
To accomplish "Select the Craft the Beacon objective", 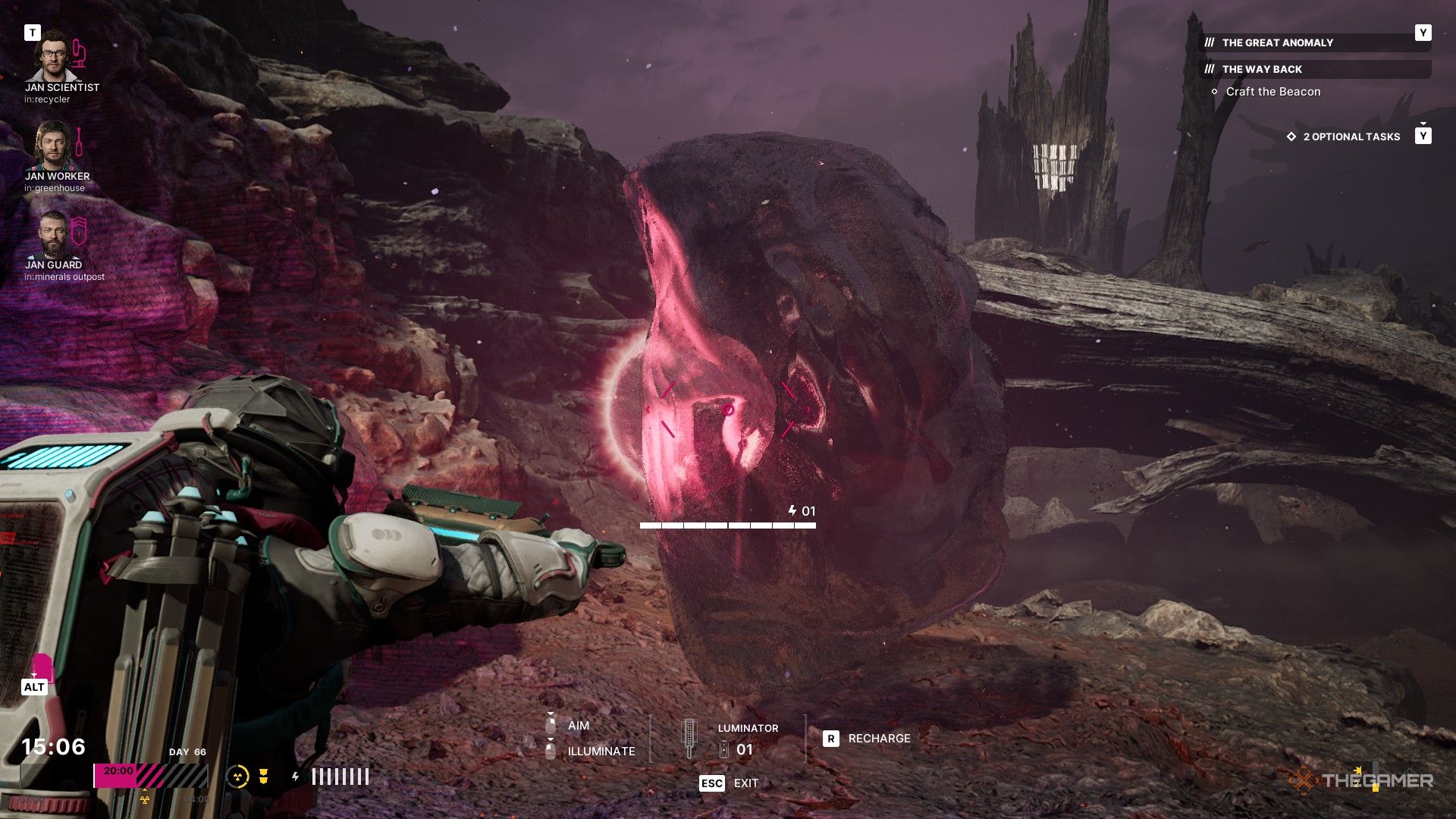I will [1272, 92].
